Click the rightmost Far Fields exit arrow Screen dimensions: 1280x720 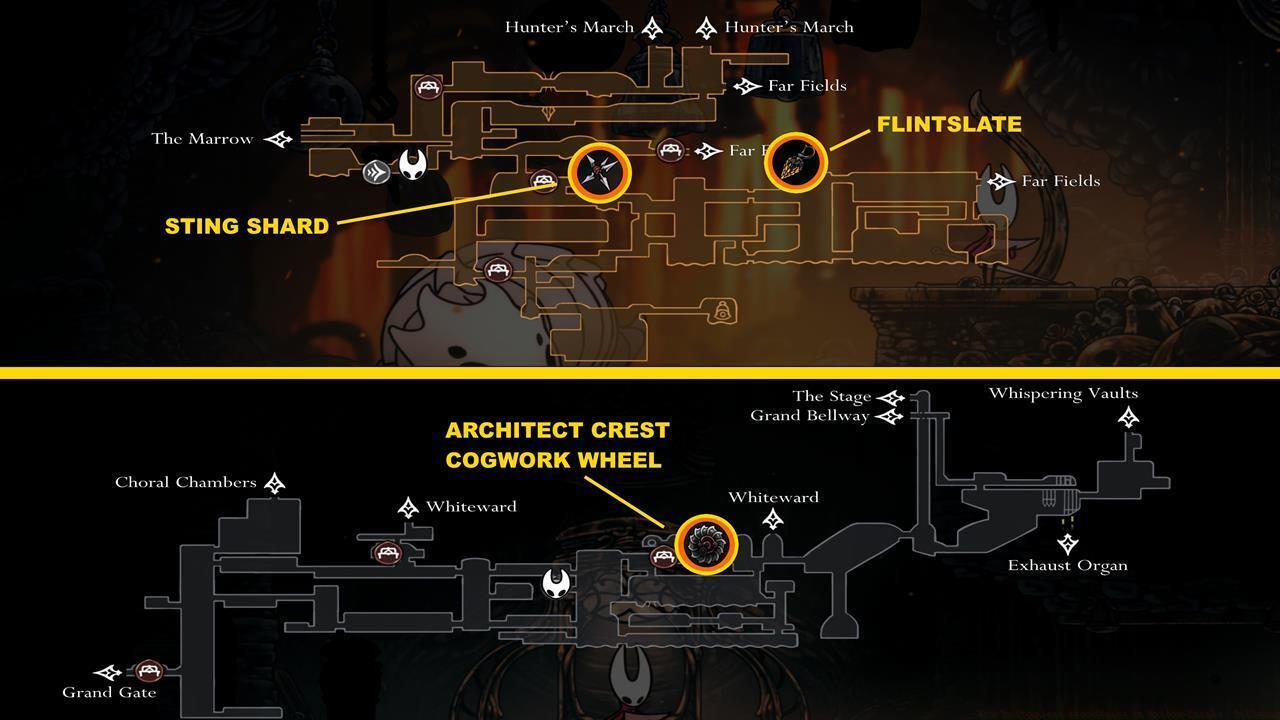click(1000, 182)
